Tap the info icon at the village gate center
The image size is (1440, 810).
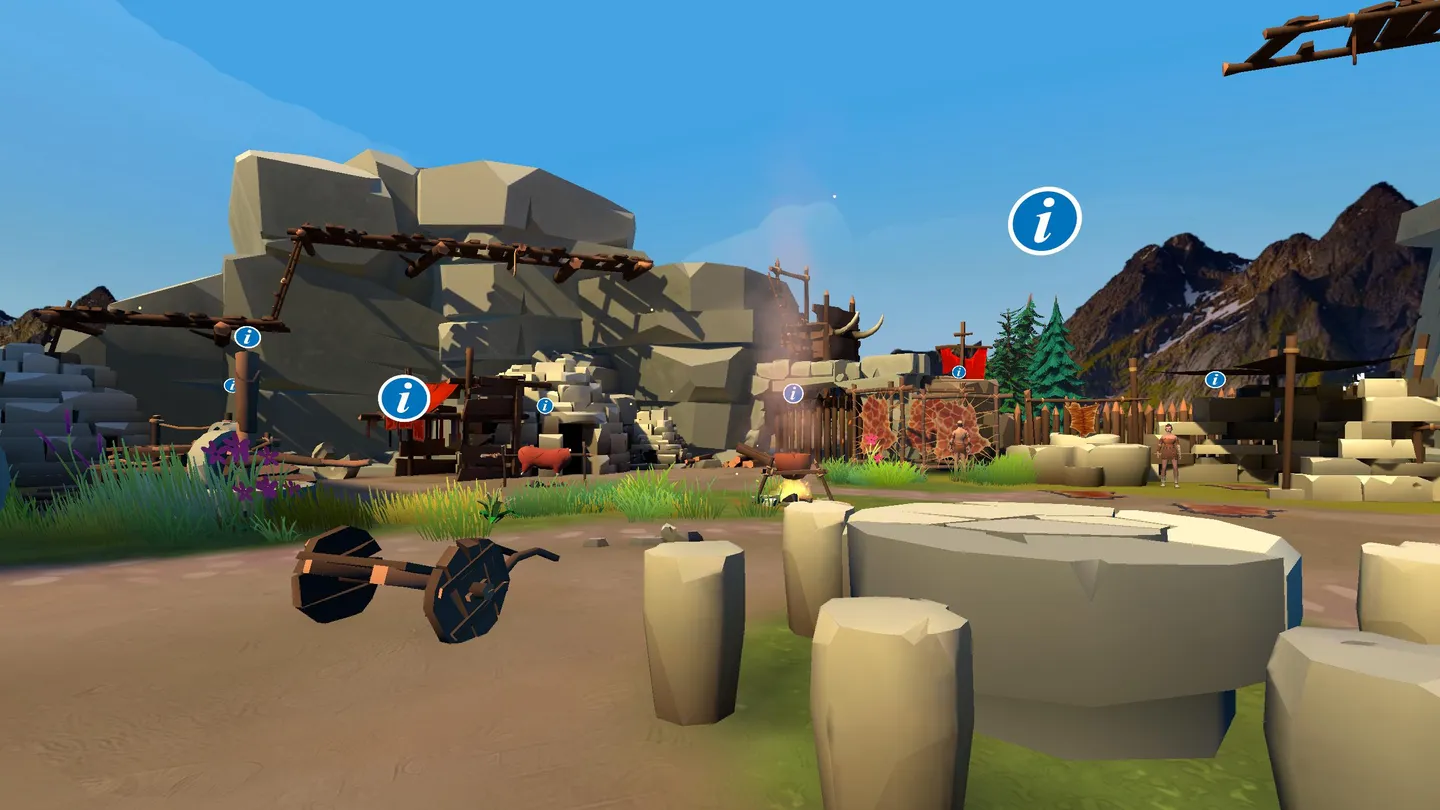coord(791,394)
